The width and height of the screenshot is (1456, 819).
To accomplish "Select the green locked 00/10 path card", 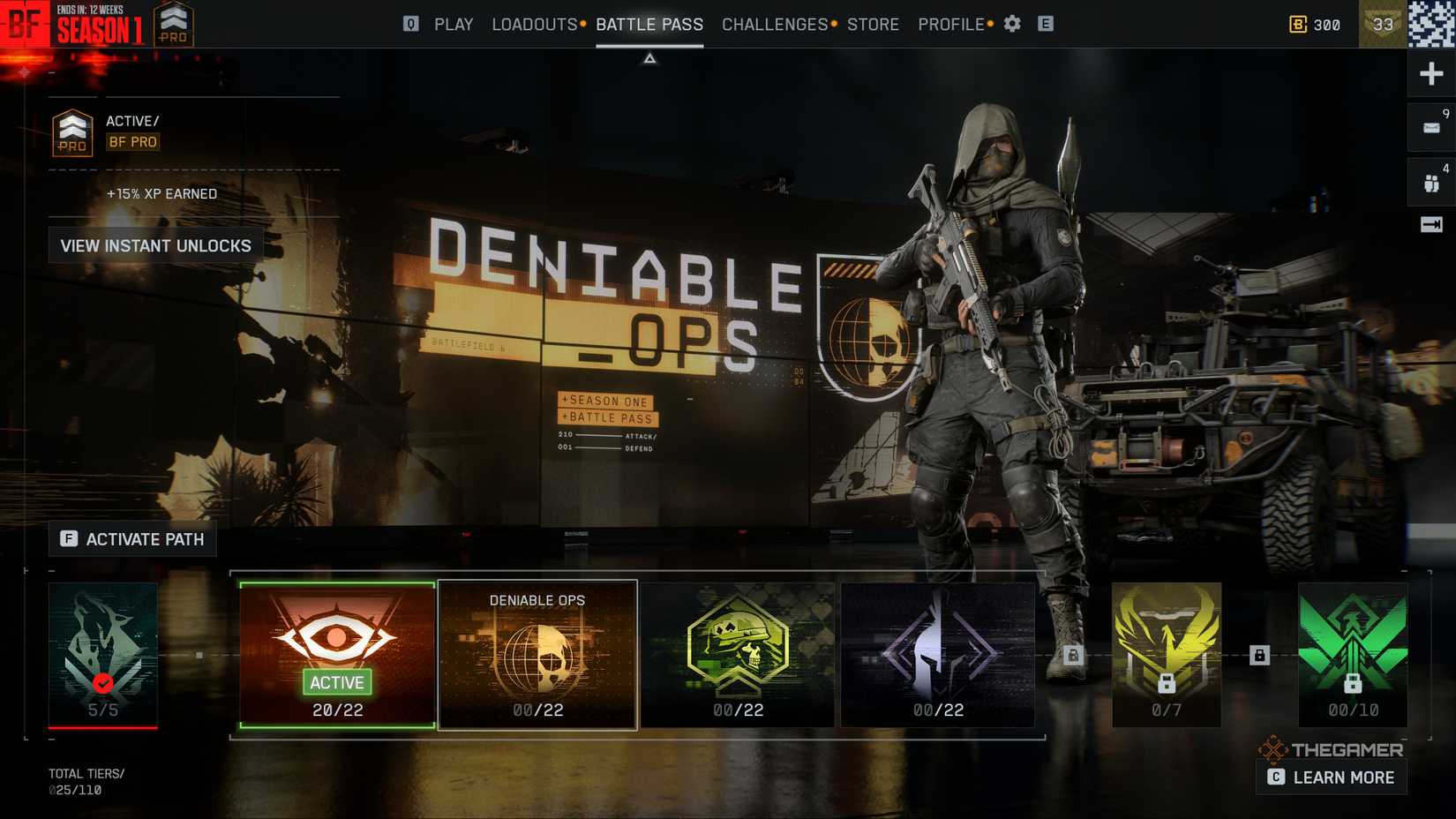I will click(x=1352, y=653).
